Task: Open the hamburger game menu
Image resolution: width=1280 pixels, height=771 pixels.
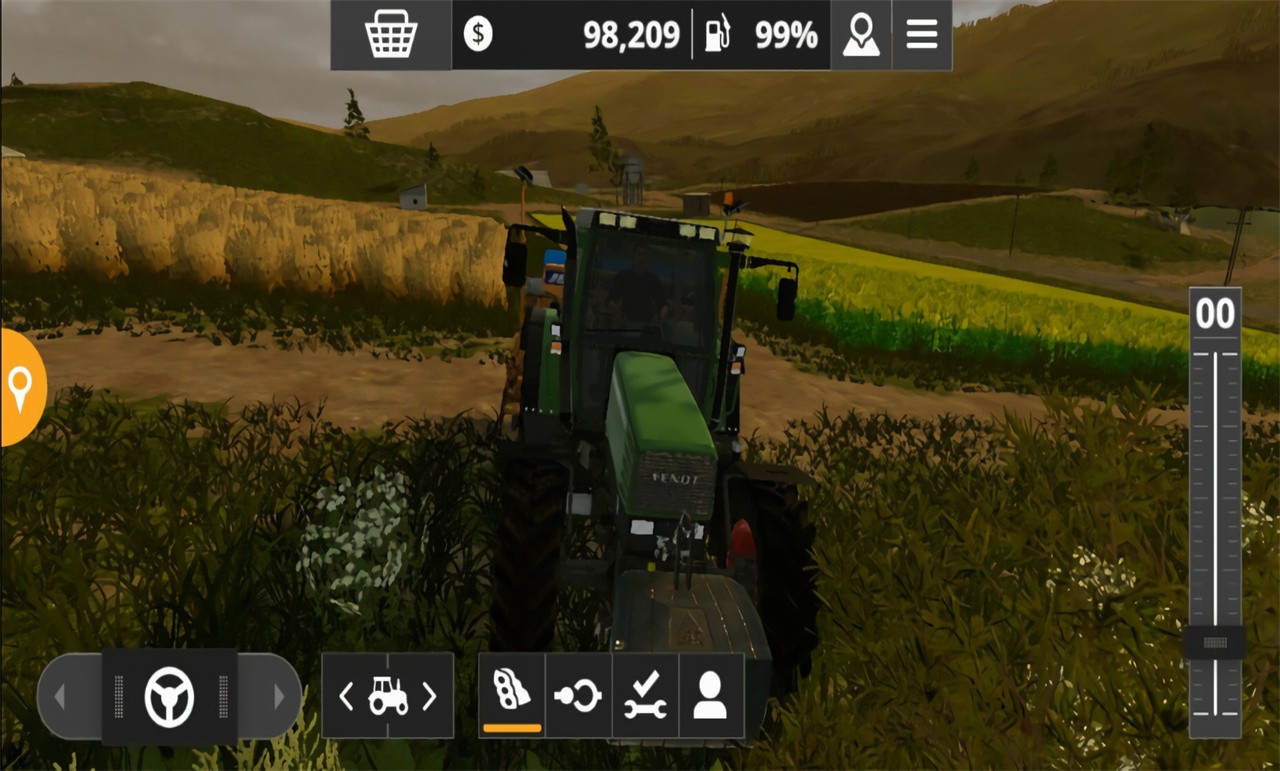Action: point(920,33)
